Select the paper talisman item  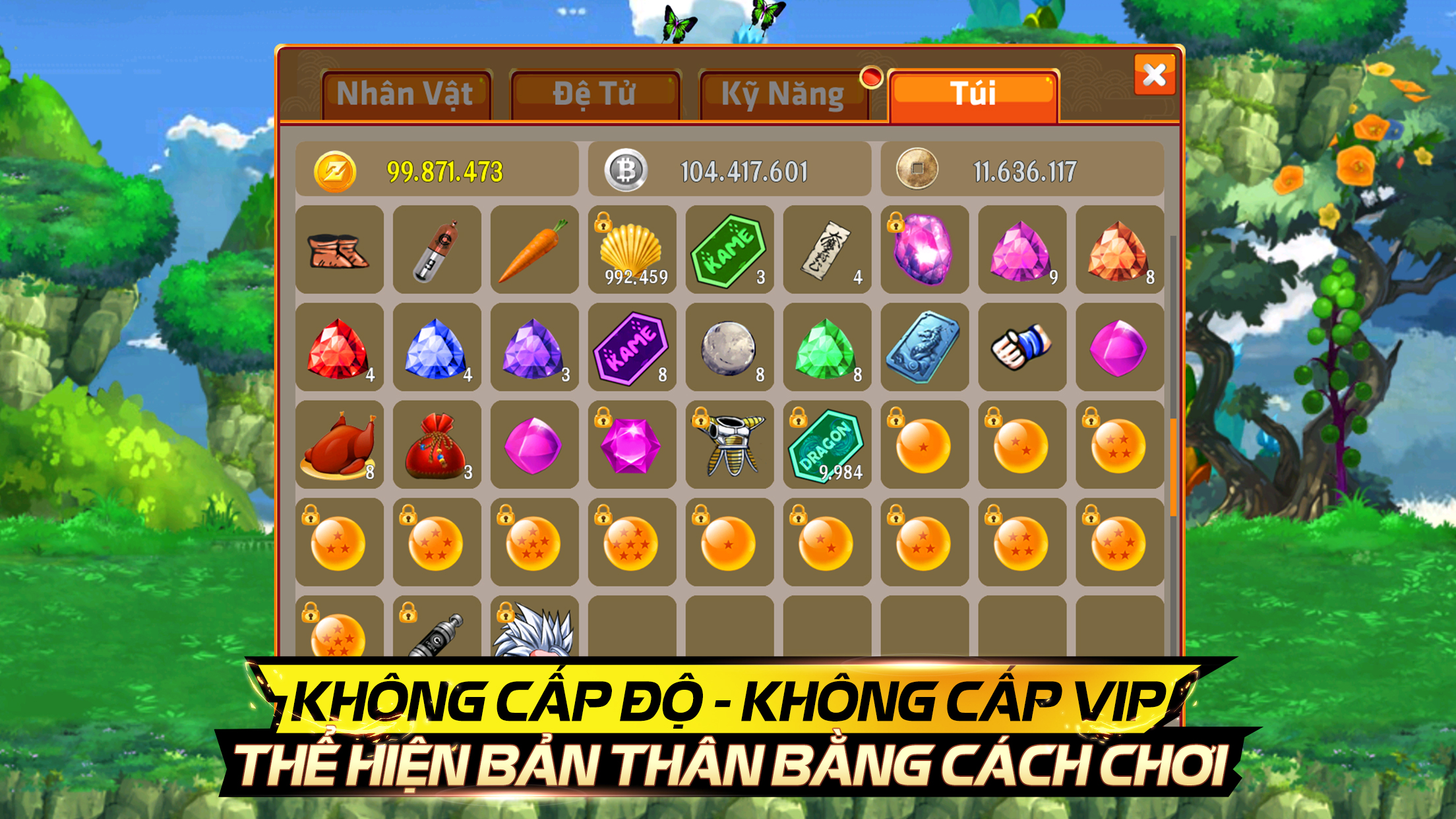click(827, 249)
